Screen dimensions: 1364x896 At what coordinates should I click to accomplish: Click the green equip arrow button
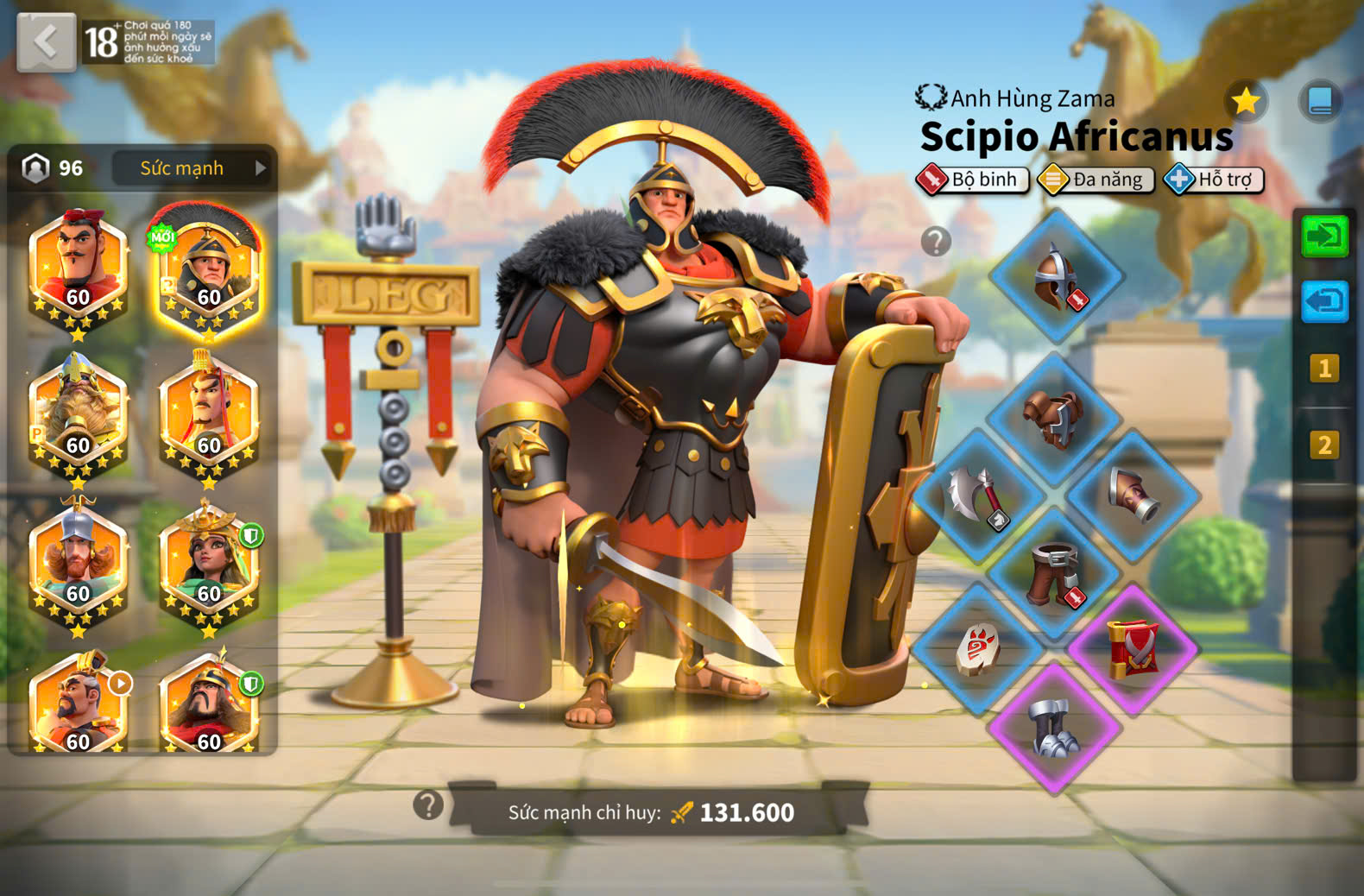(x=1324, y=236)
